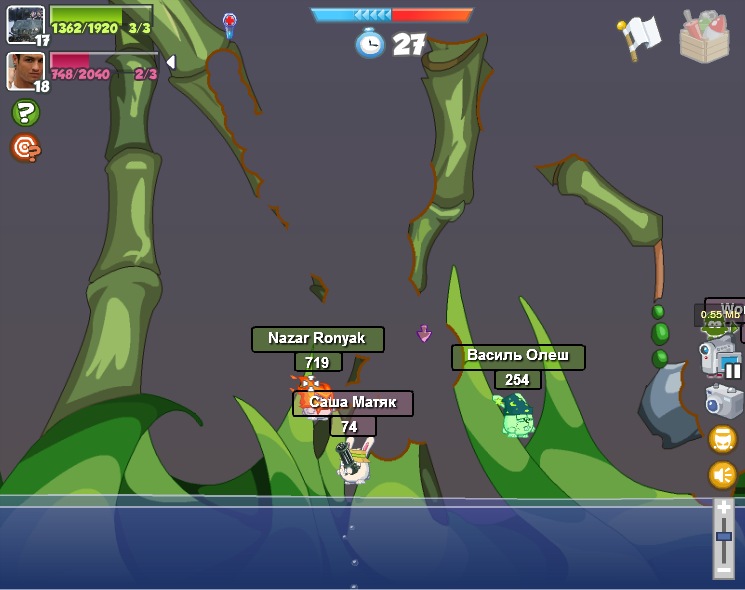Viewport: 745px width, 590px height.
Task: Click the orange masked face button
Action: [722, 439]
